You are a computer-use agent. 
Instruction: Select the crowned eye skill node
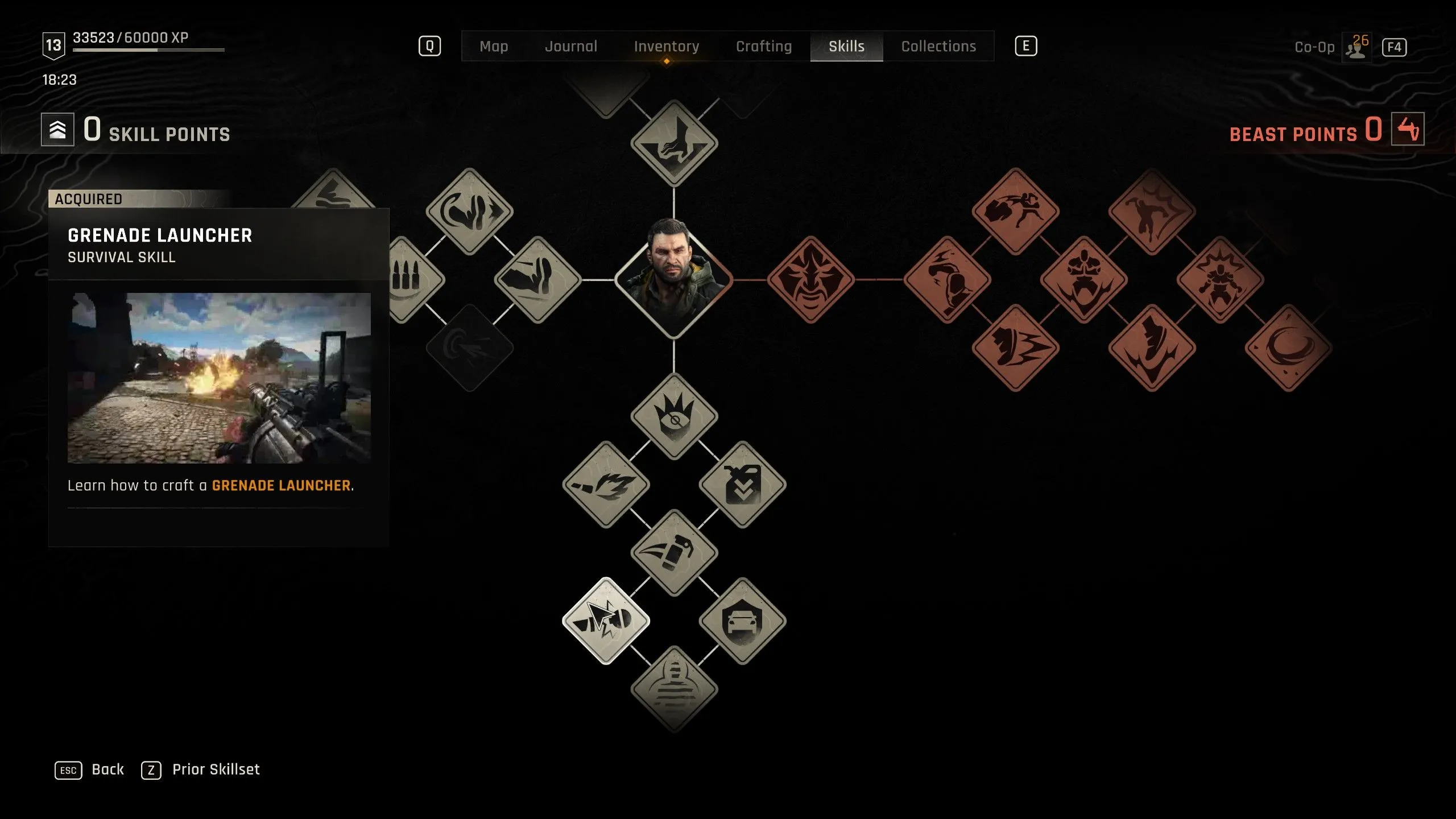pyautogui.click(x=674, y=416)
